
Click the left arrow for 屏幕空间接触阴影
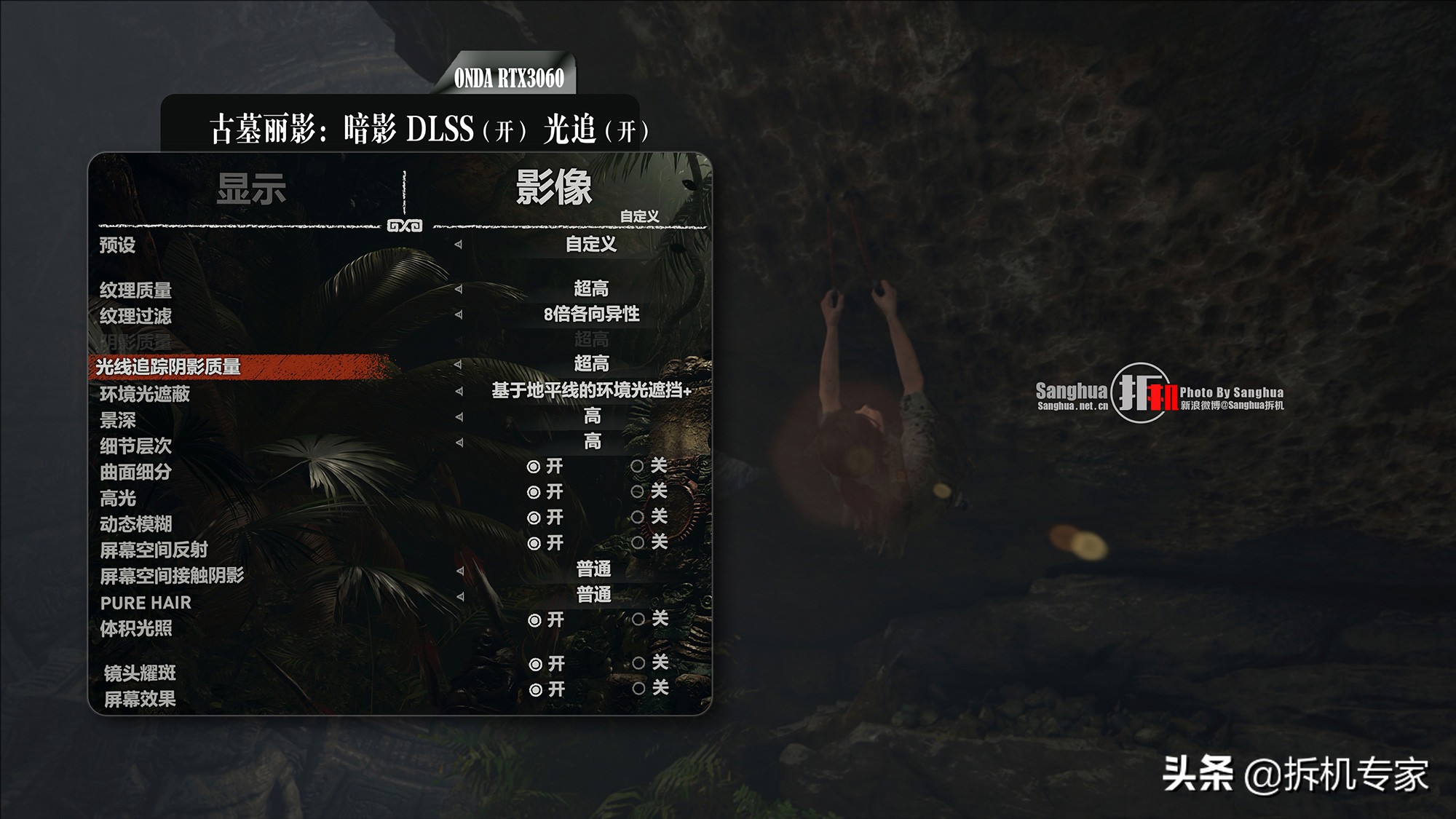coord(460,570)
